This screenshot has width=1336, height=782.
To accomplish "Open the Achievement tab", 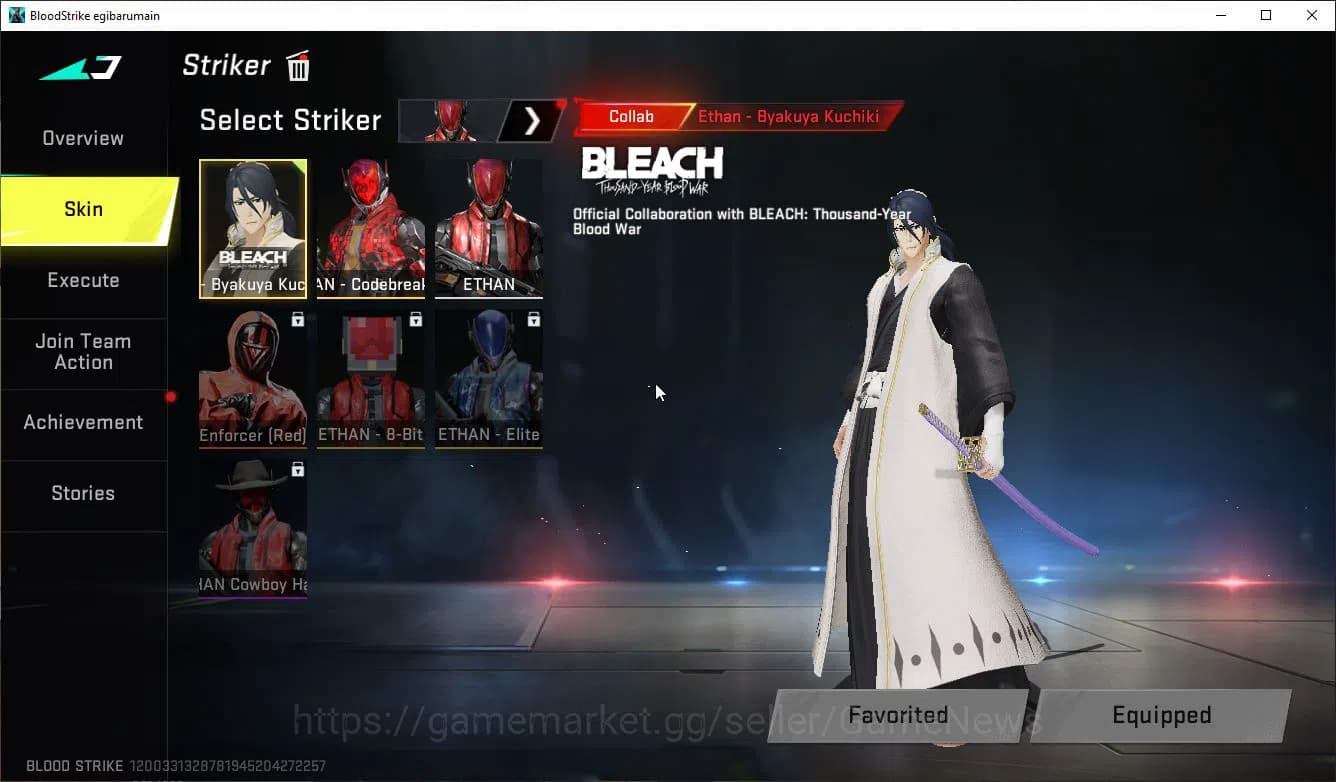I will coord(83,422).
